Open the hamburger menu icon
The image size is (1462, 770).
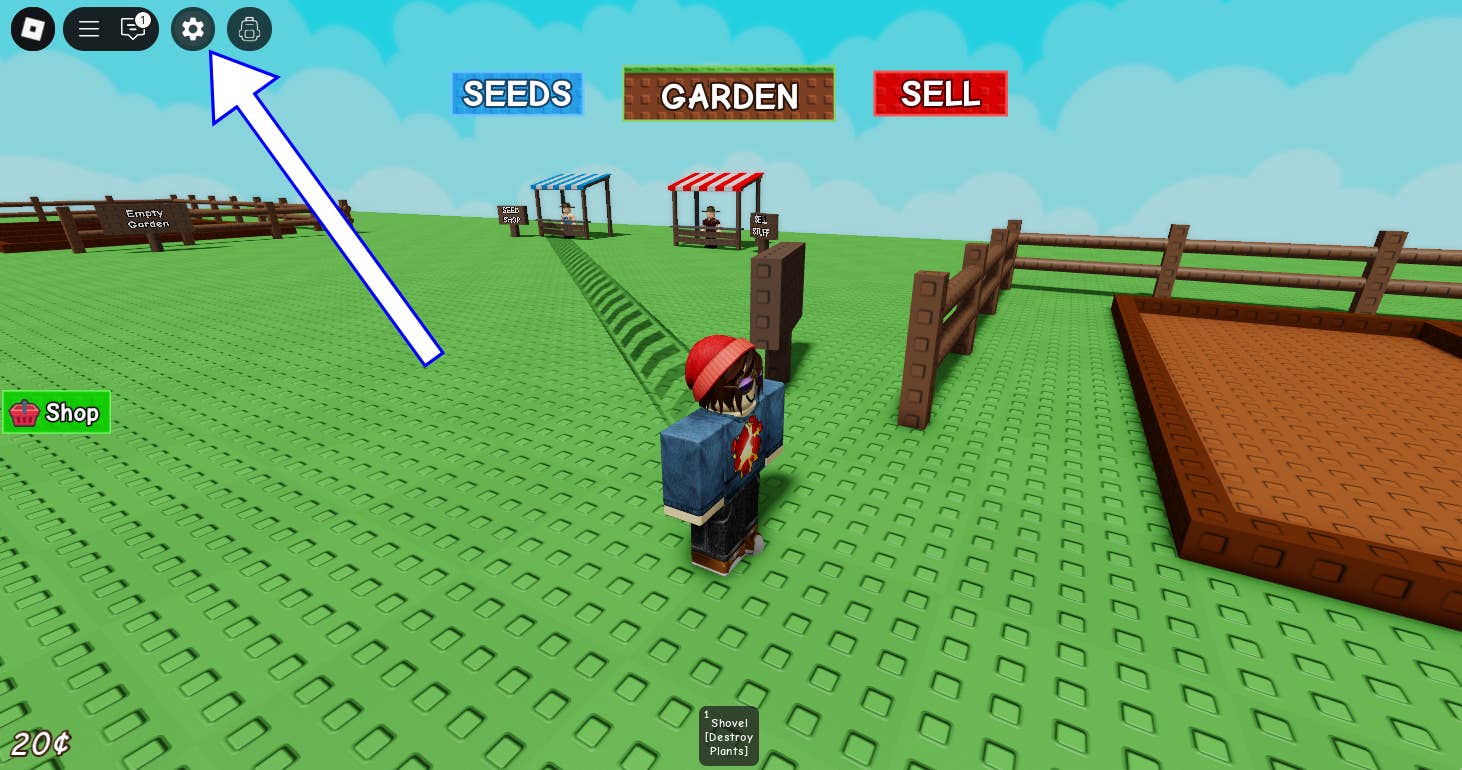point(89,29)
